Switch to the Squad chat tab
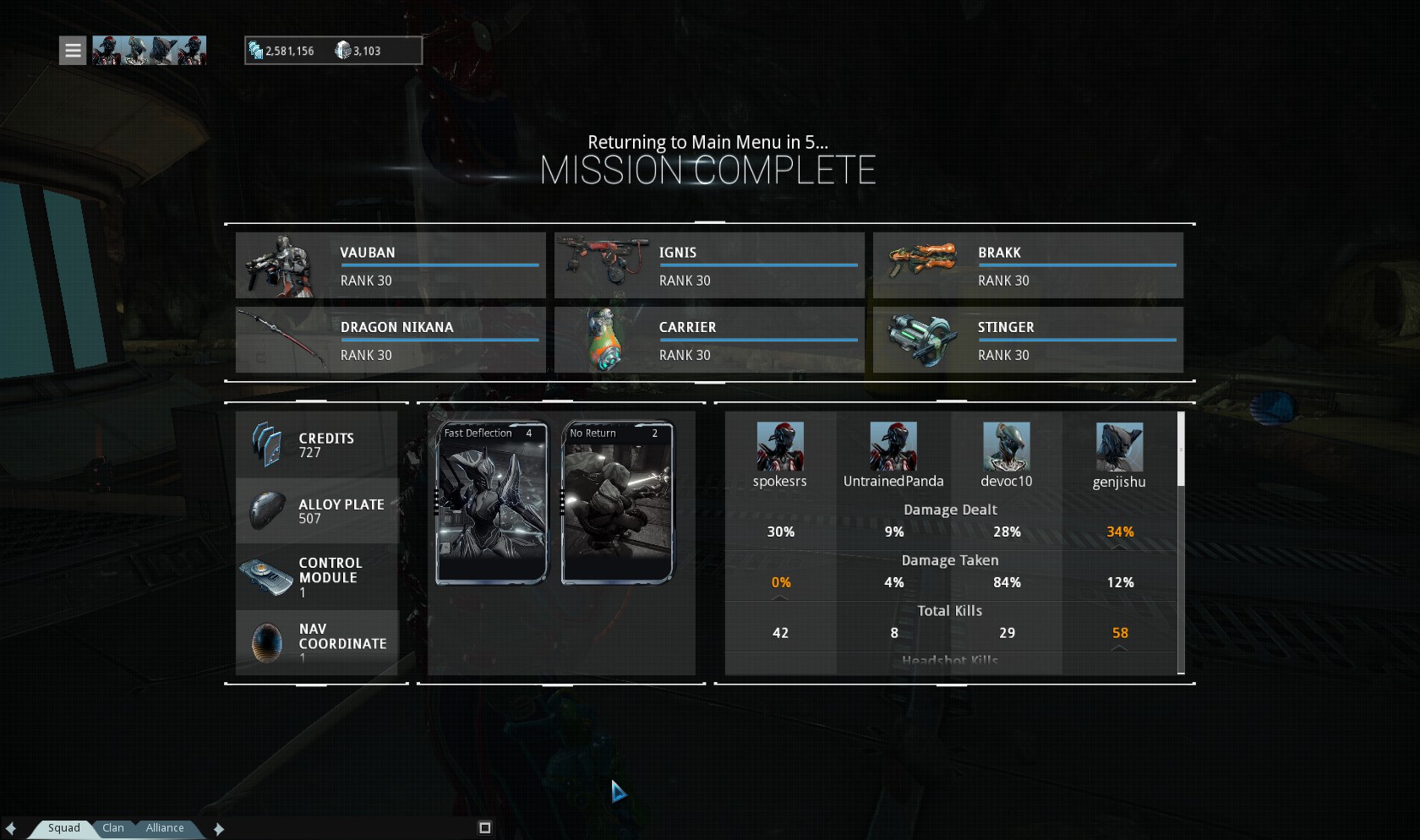This screenshot has height=840, width=1420. coord(63,828)
